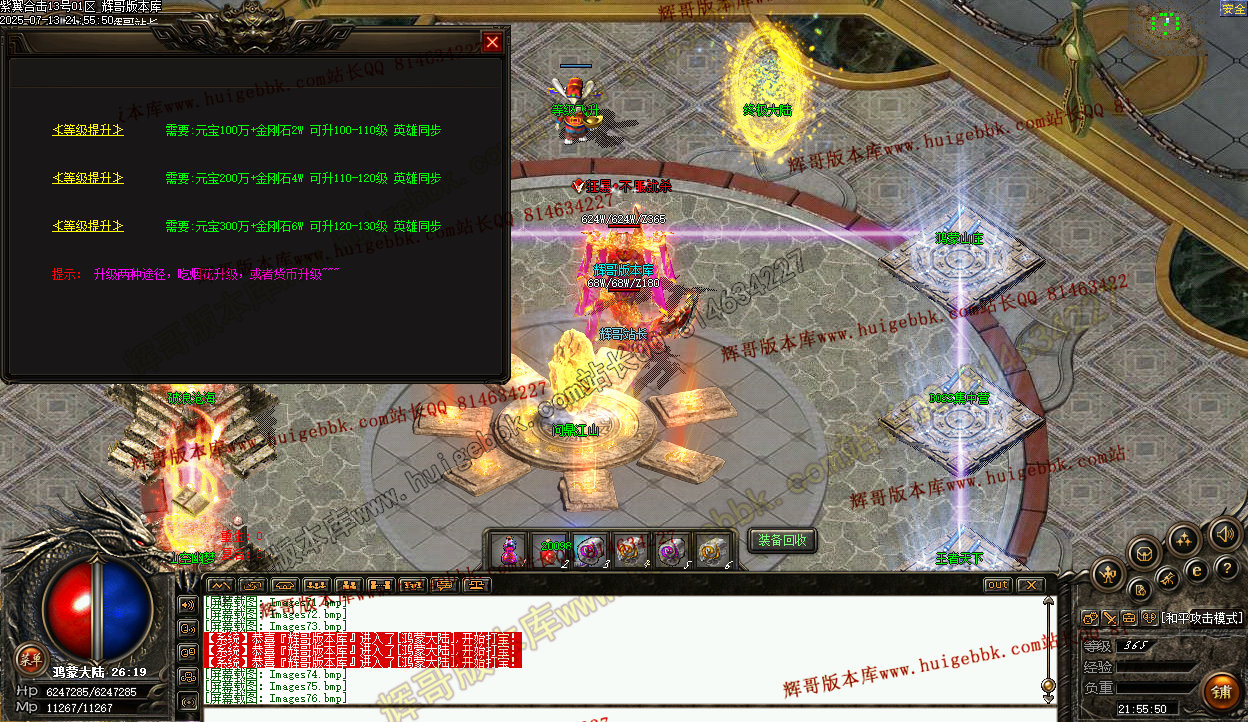Open the bag with the round chest button
This screenshot has height=722, width=1248.
pyautogui.click(x=1145, y=553)
